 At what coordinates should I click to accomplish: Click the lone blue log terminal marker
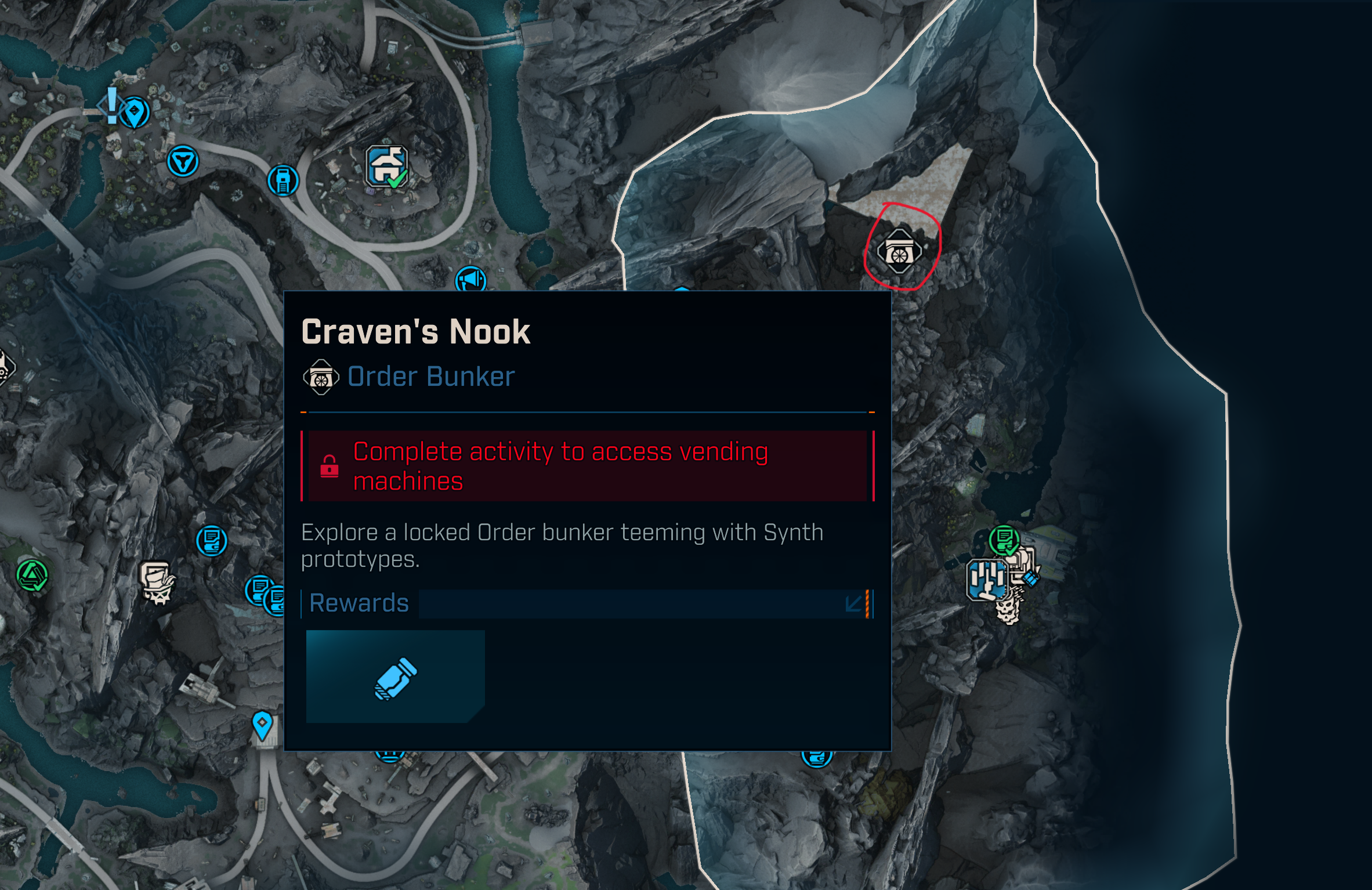click(x=212, y=541)
